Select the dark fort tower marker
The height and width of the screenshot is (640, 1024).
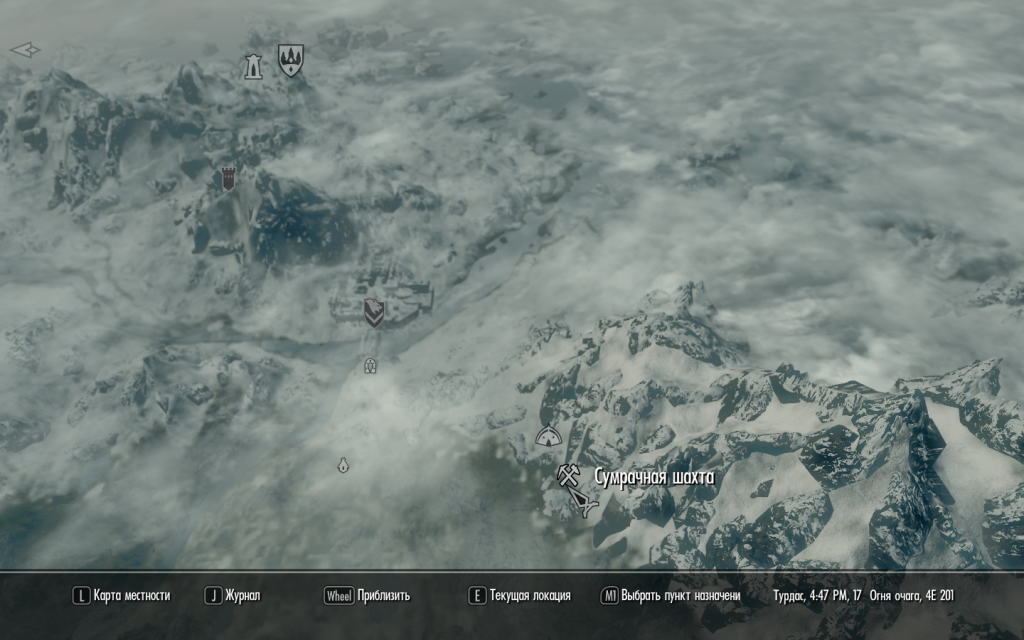229,179
